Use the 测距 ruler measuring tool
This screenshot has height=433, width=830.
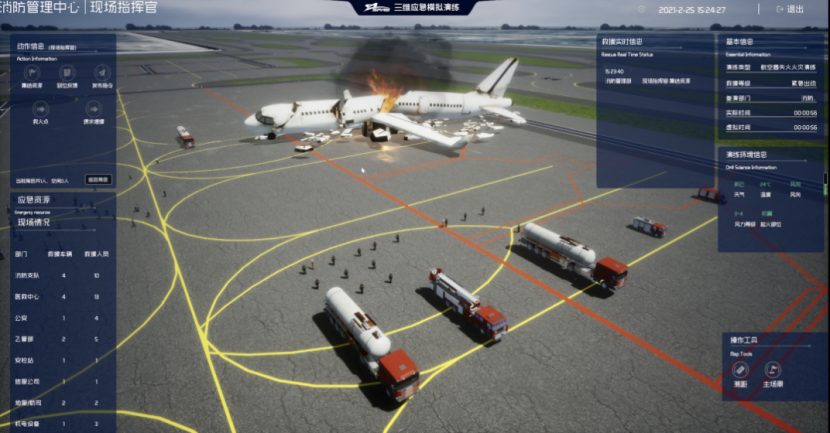(x=740, y=369)
